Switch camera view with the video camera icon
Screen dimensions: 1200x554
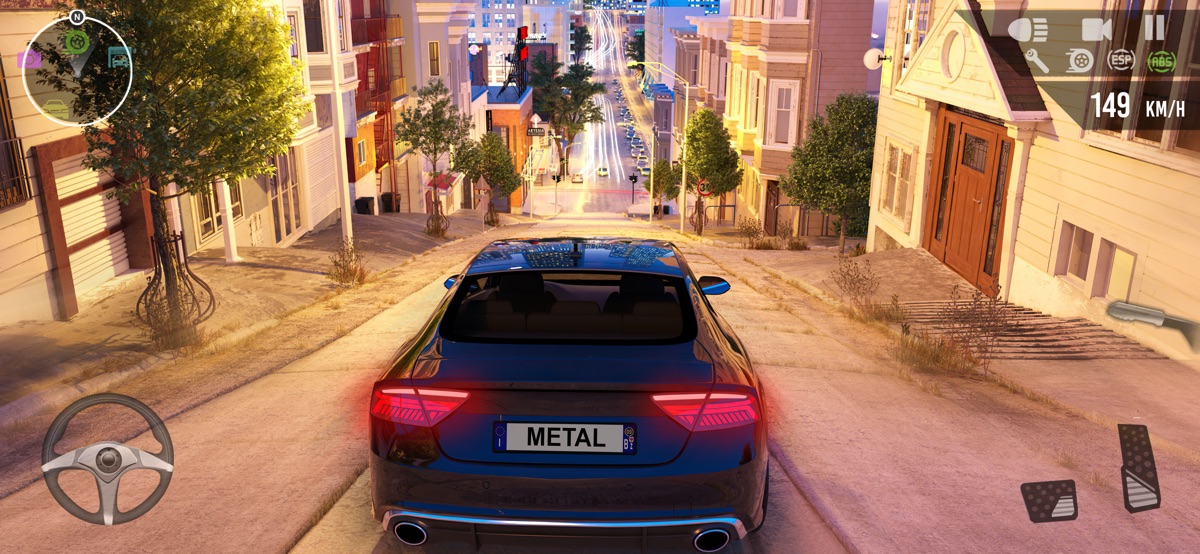[x=1097, y=29]
